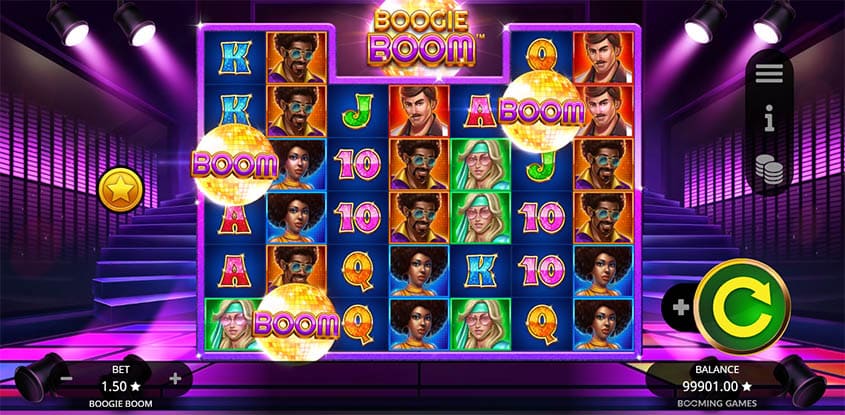Tap the small plus button beside spin
Viewport: 845px width, 415px height.
680,307
